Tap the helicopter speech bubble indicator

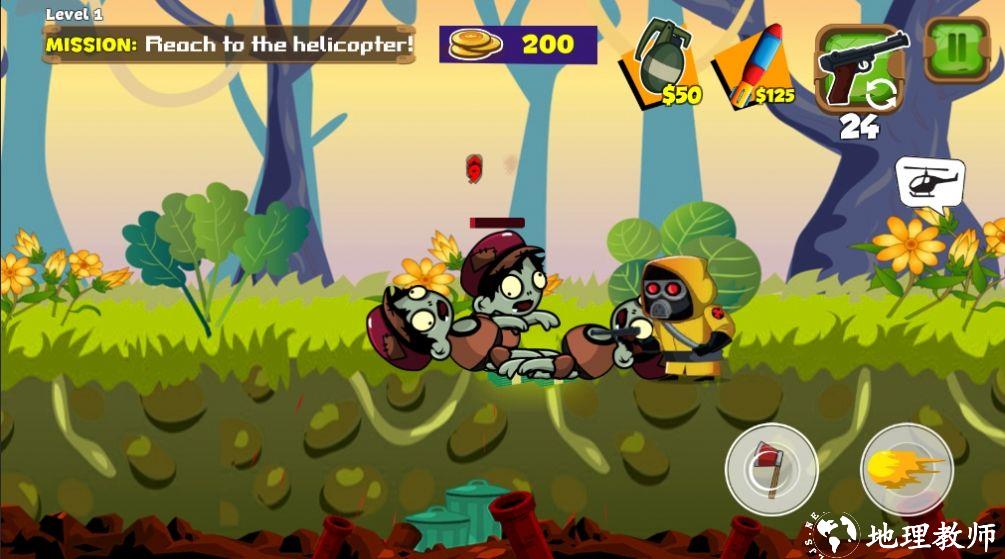[x=930, y=182]
